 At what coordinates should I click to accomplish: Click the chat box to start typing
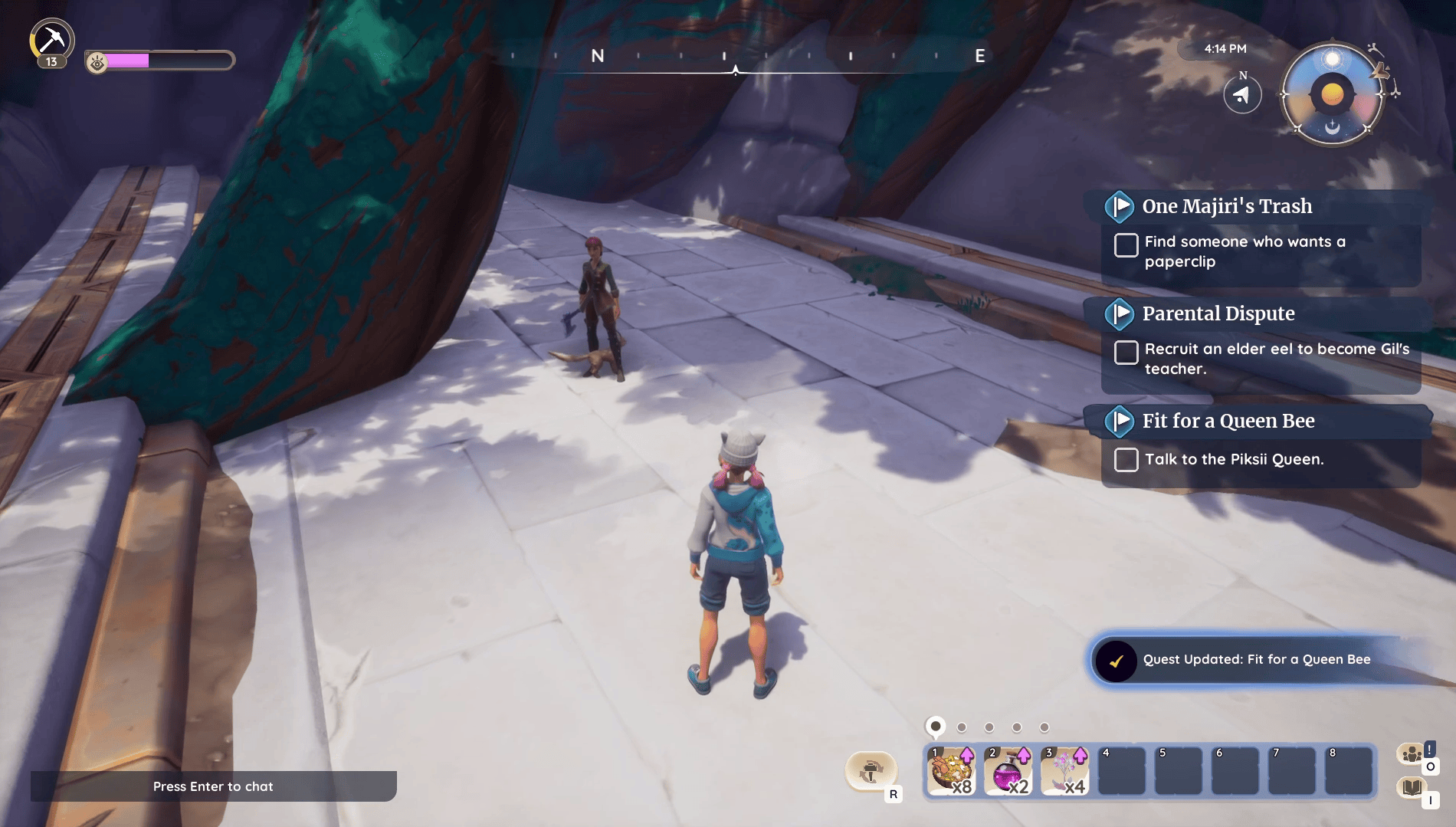point(213,786)
